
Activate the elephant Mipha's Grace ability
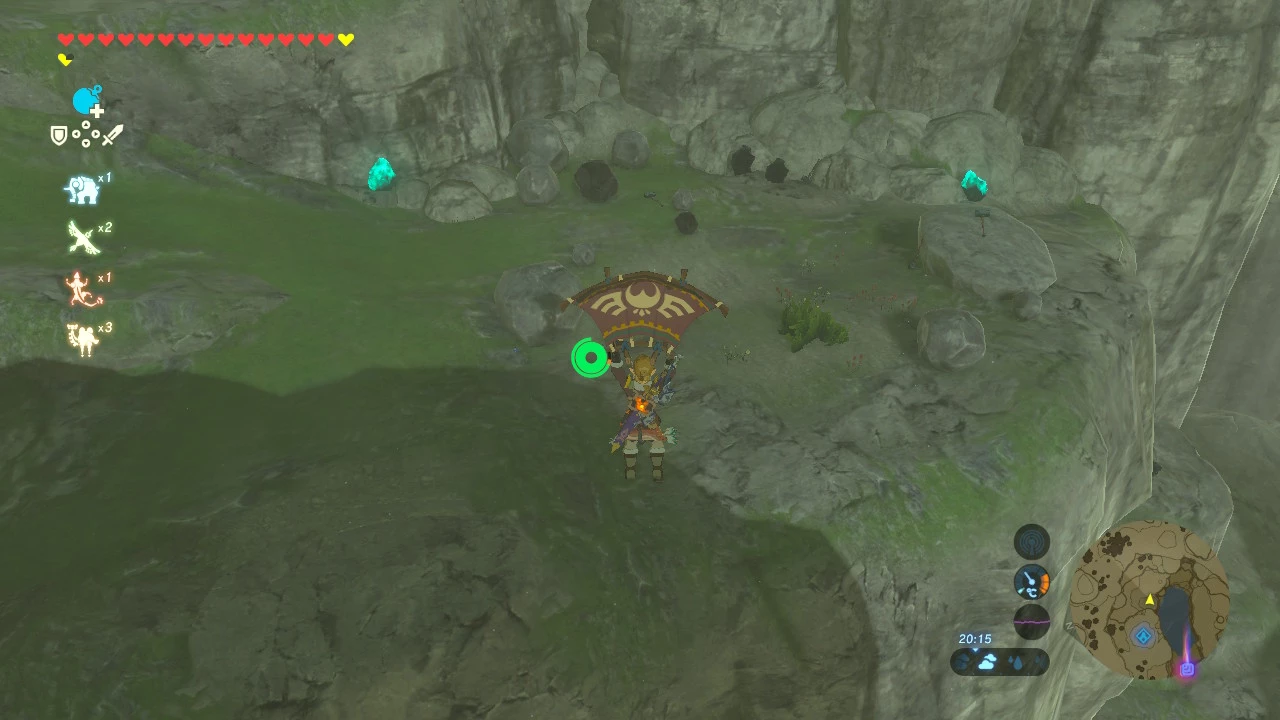pos(81,188)
